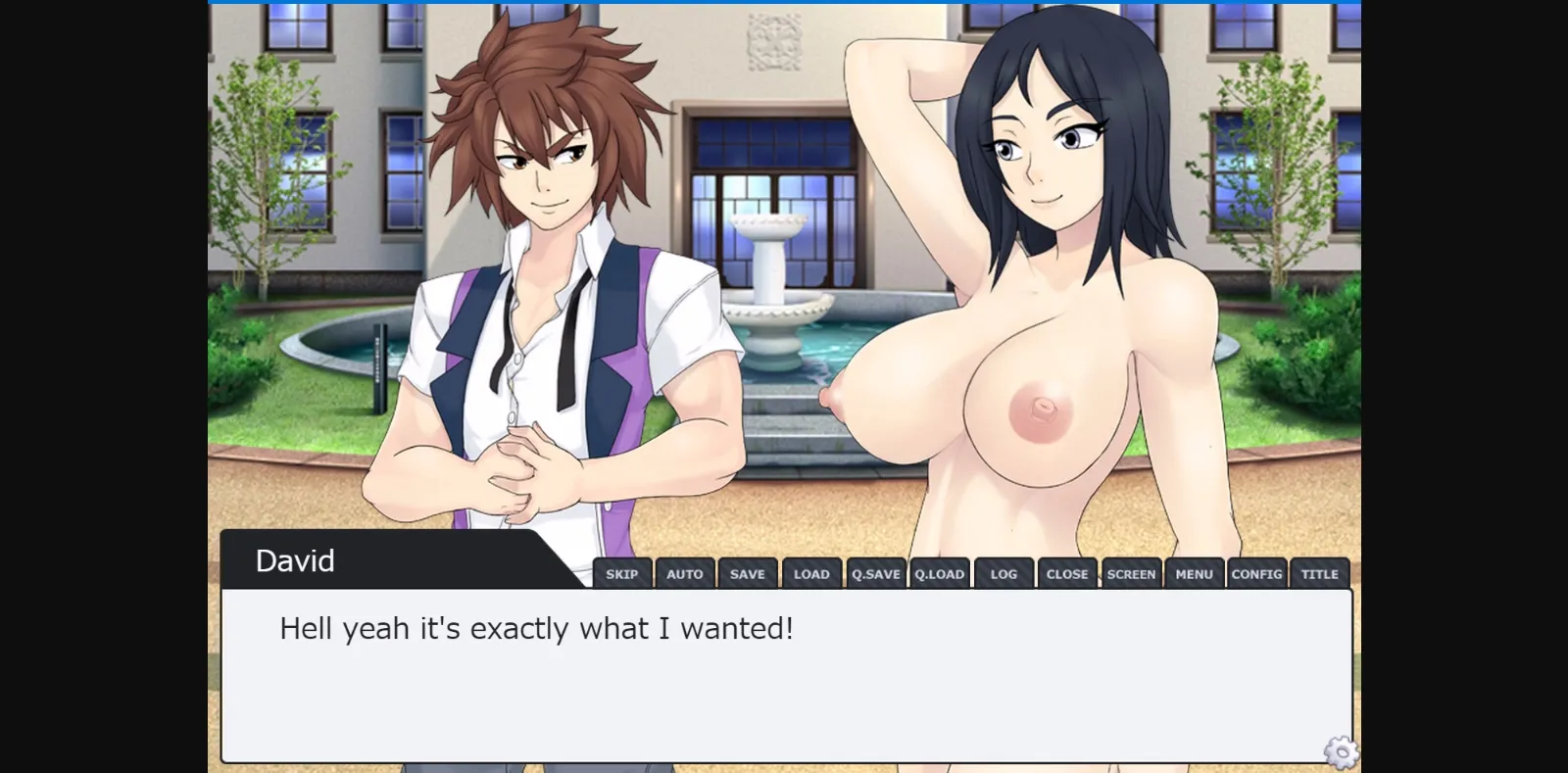Select the SKIP toolbar button
Image resolution: width=1568 pixels, height=773 pixels.
(623, 573)
